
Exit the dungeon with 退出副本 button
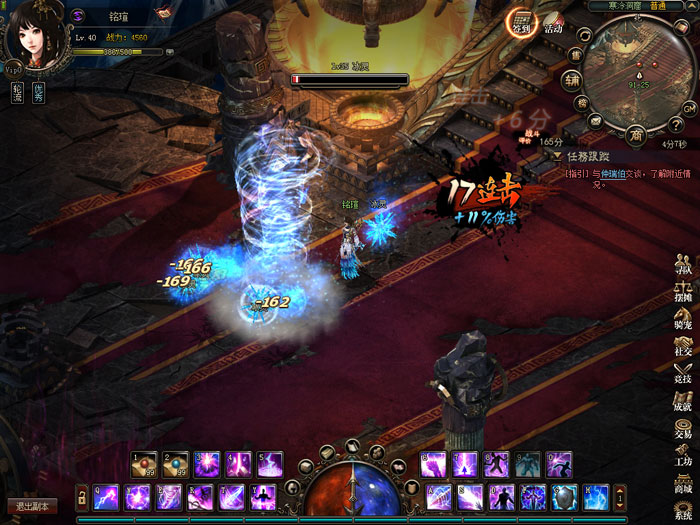tap(32, 506)
